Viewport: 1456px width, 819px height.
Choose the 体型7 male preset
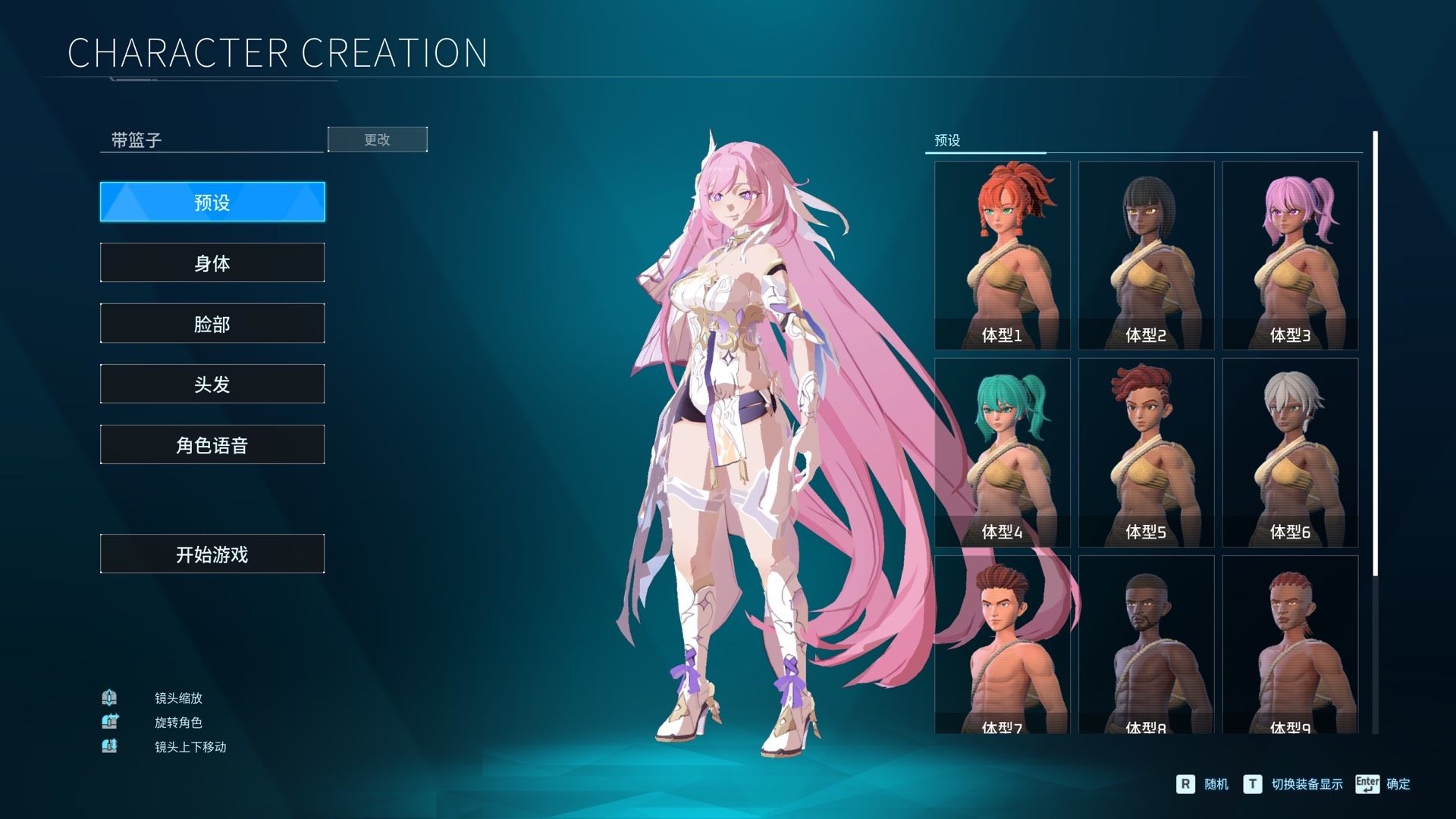[1002, 645]
